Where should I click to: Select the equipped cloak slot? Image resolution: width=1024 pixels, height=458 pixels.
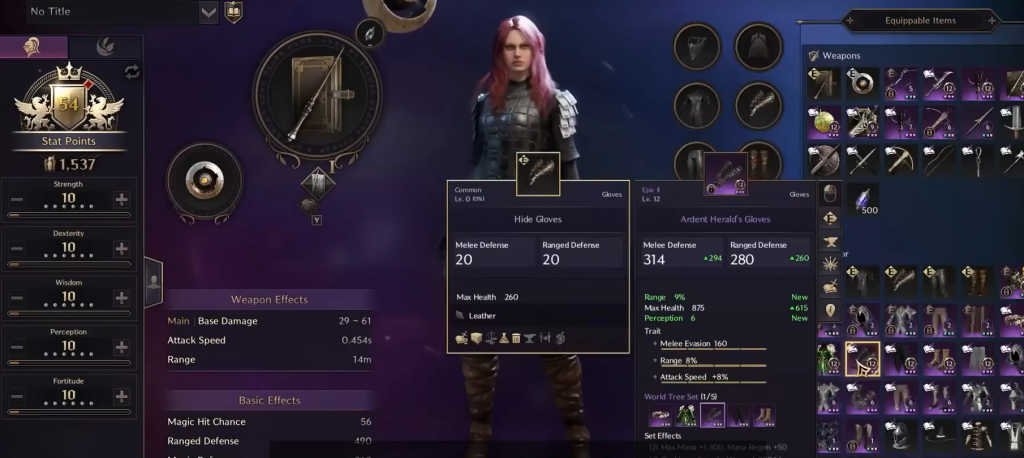[758, 46]
